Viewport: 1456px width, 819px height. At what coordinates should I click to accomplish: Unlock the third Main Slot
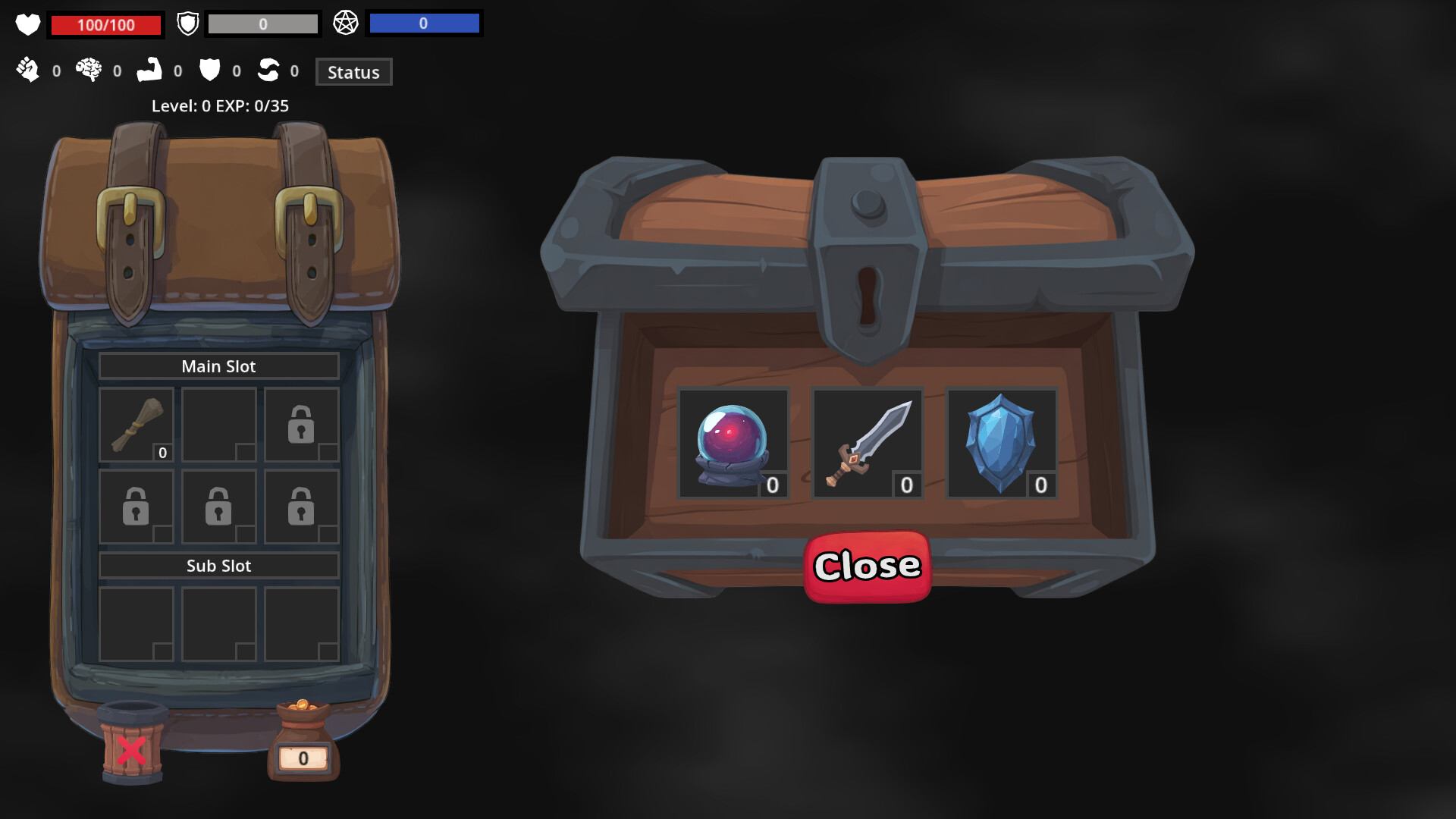click(301, 425)
